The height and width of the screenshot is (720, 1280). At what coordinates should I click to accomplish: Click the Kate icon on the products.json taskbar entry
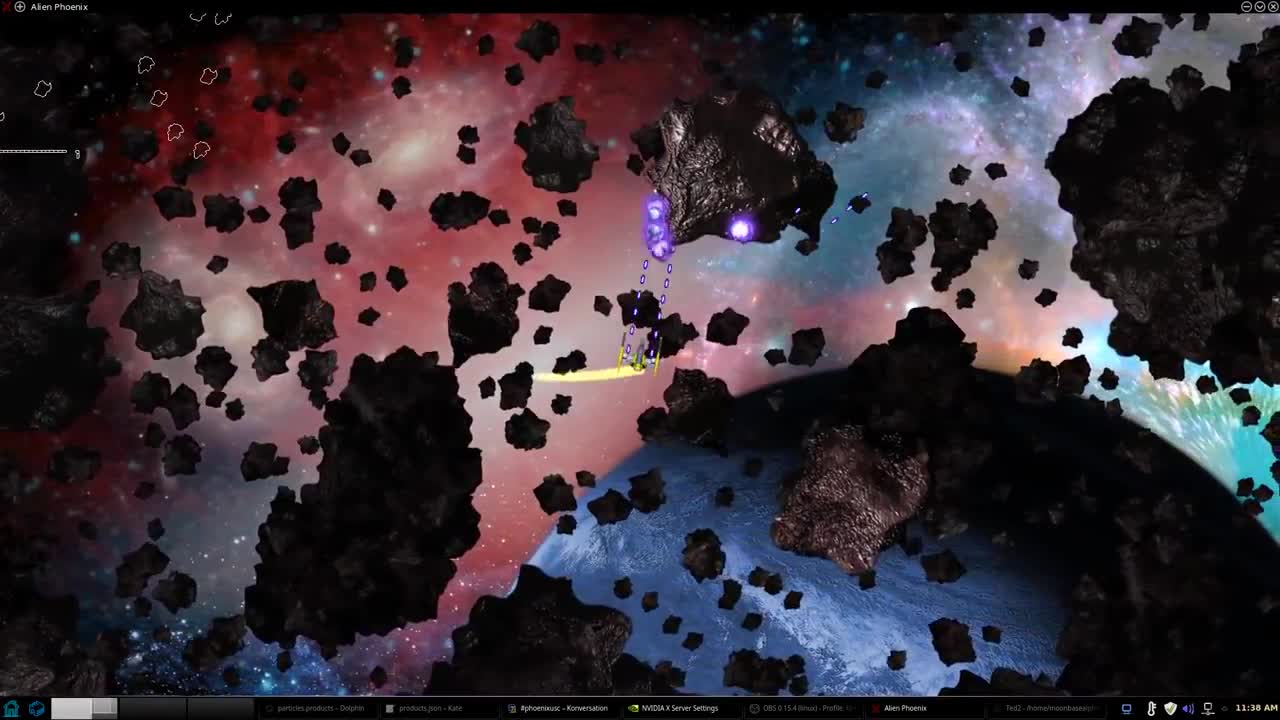pyautogui.click(x=390, y=708)
